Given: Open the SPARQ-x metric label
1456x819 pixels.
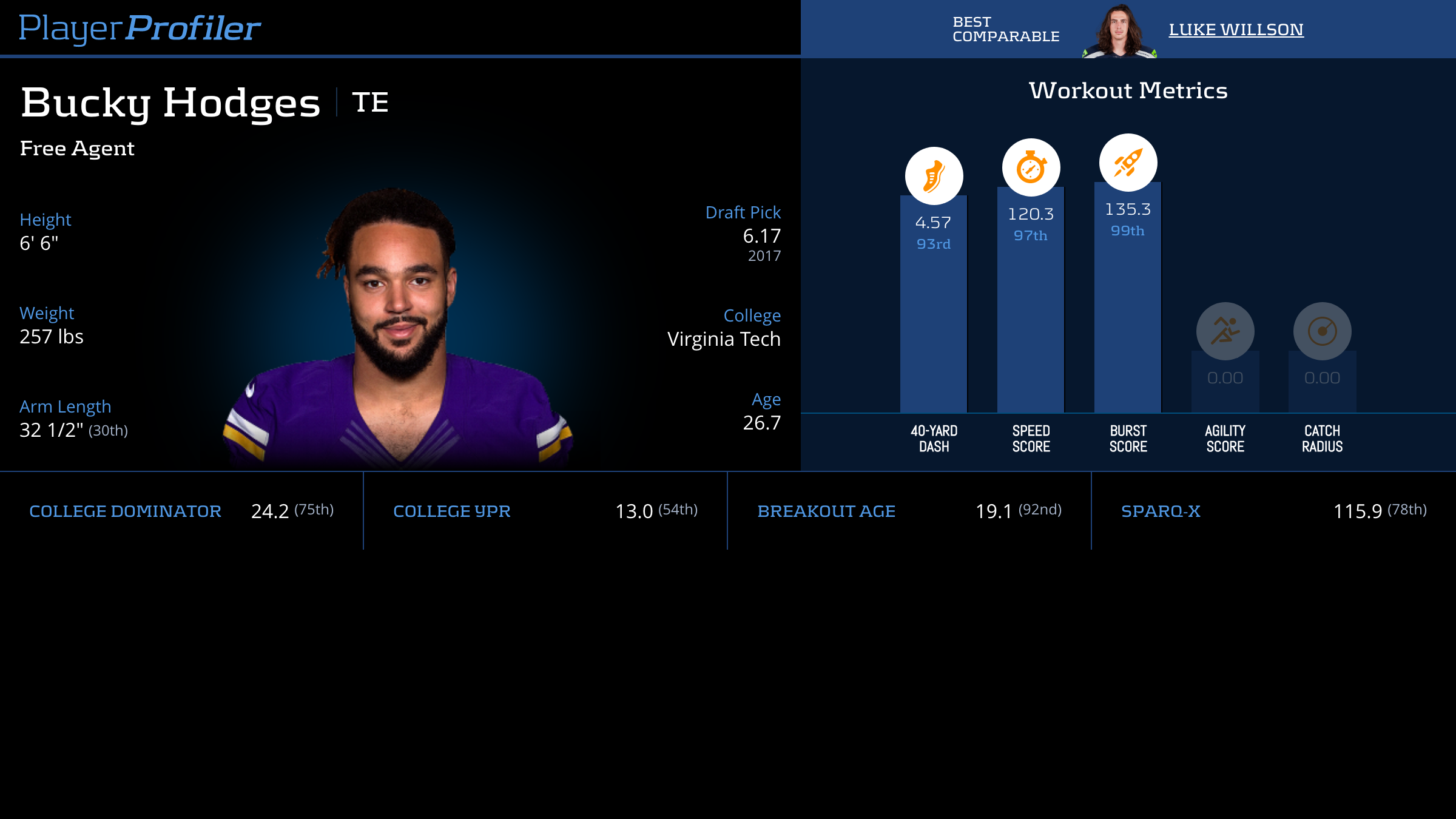Looking at the screenshot, I should click(x=1161, y=511).
